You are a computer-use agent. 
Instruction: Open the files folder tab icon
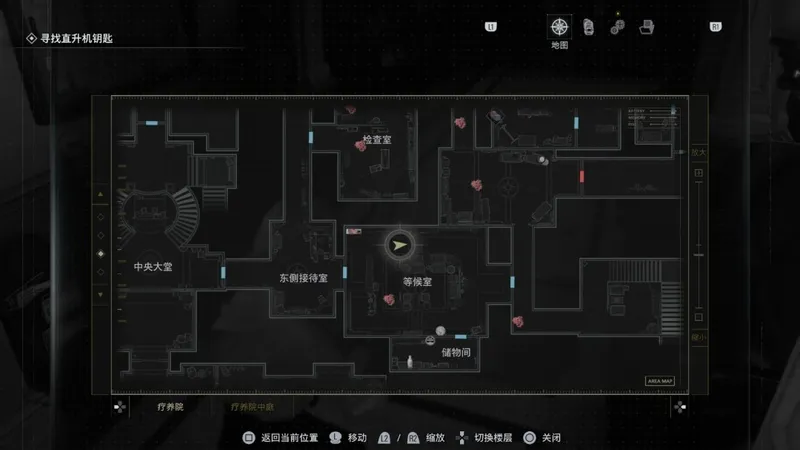tap(647, 27)
